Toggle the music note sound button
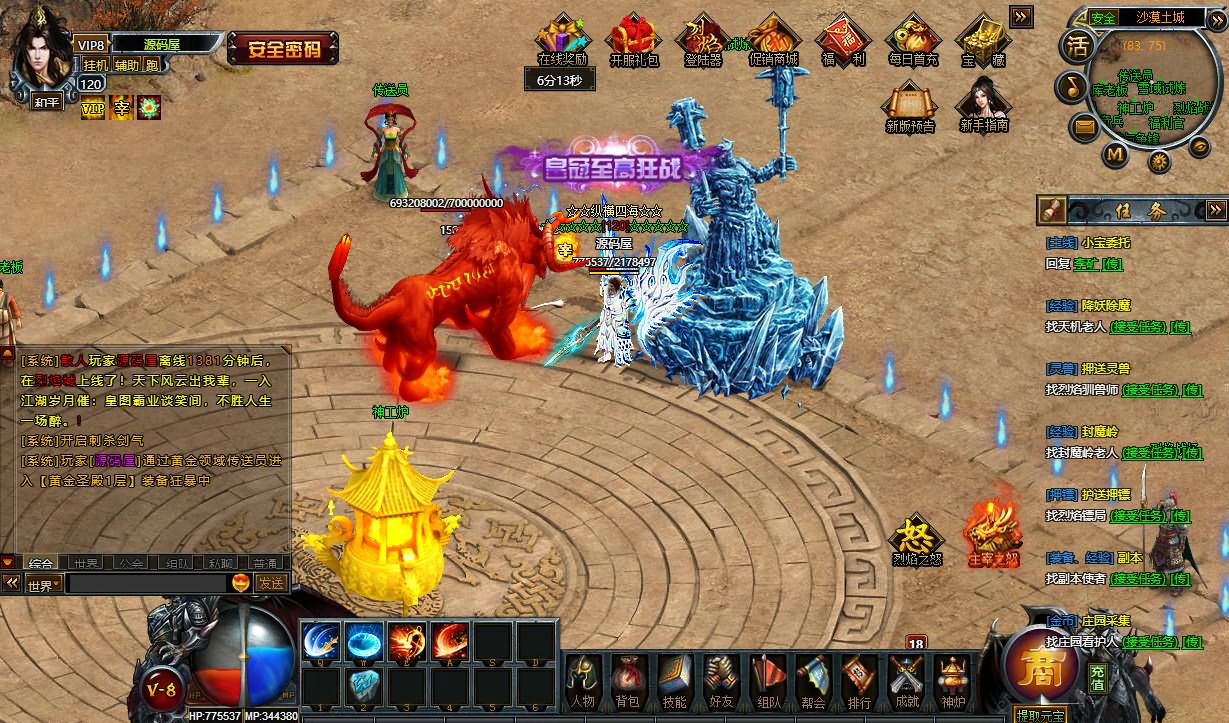This screenshot has height=723, width=1229. 1069,87
